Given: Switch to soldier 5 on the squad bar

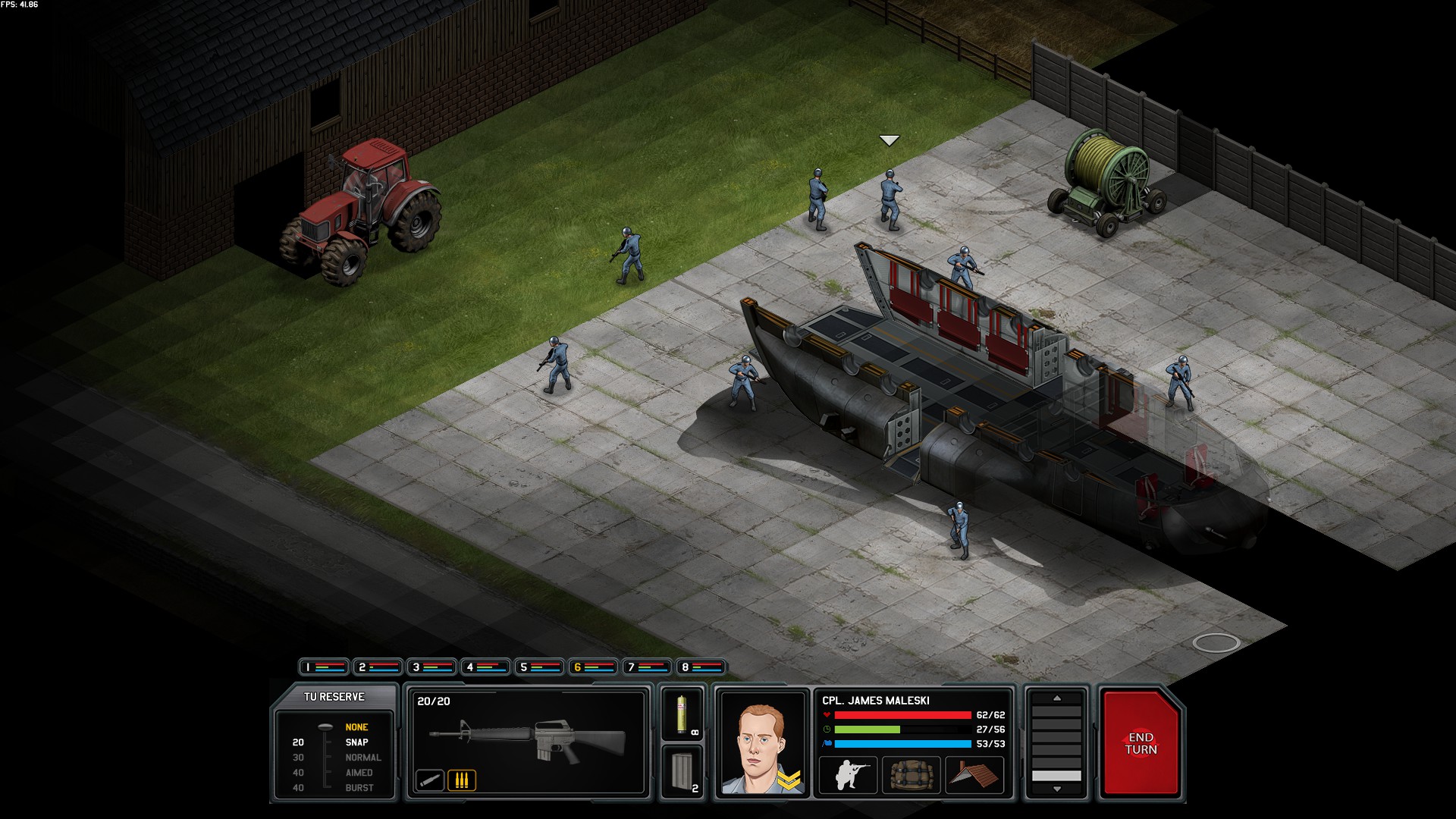Looking at the screenshot, I should tap(539, 667).
